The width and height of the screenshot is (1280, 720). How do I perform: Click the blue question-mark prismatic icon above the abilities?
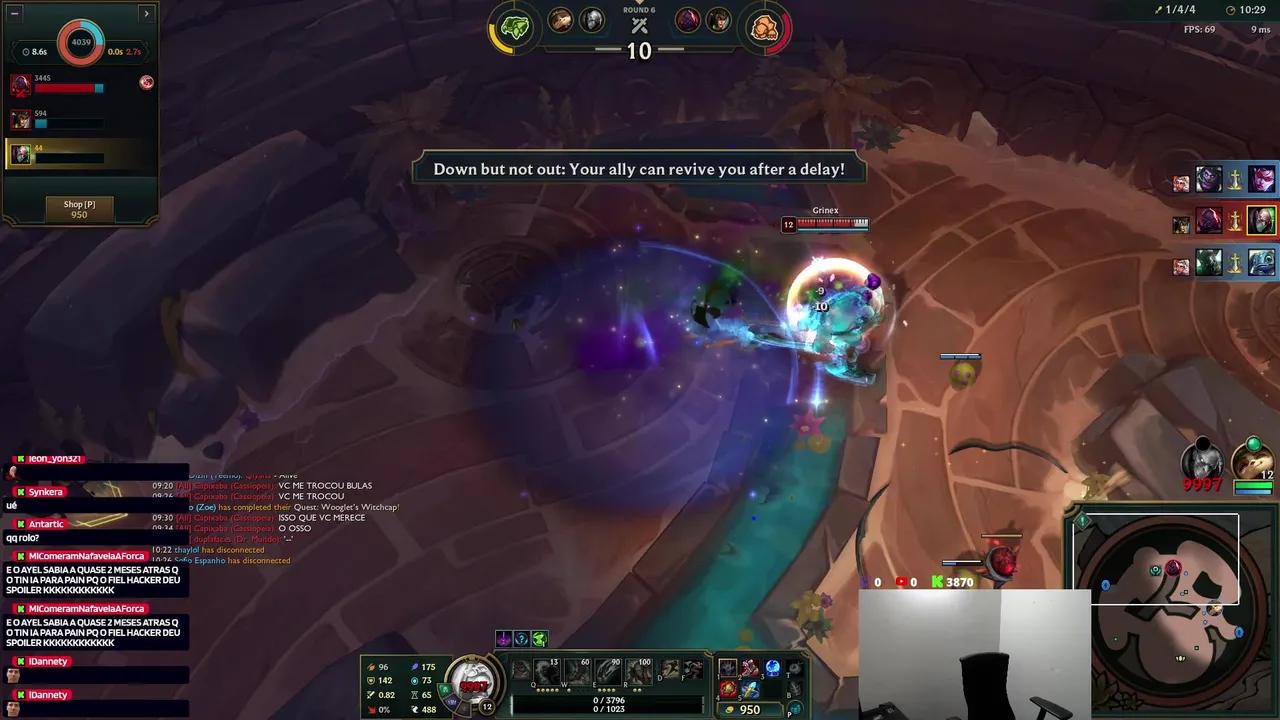[x=522, y=638]
